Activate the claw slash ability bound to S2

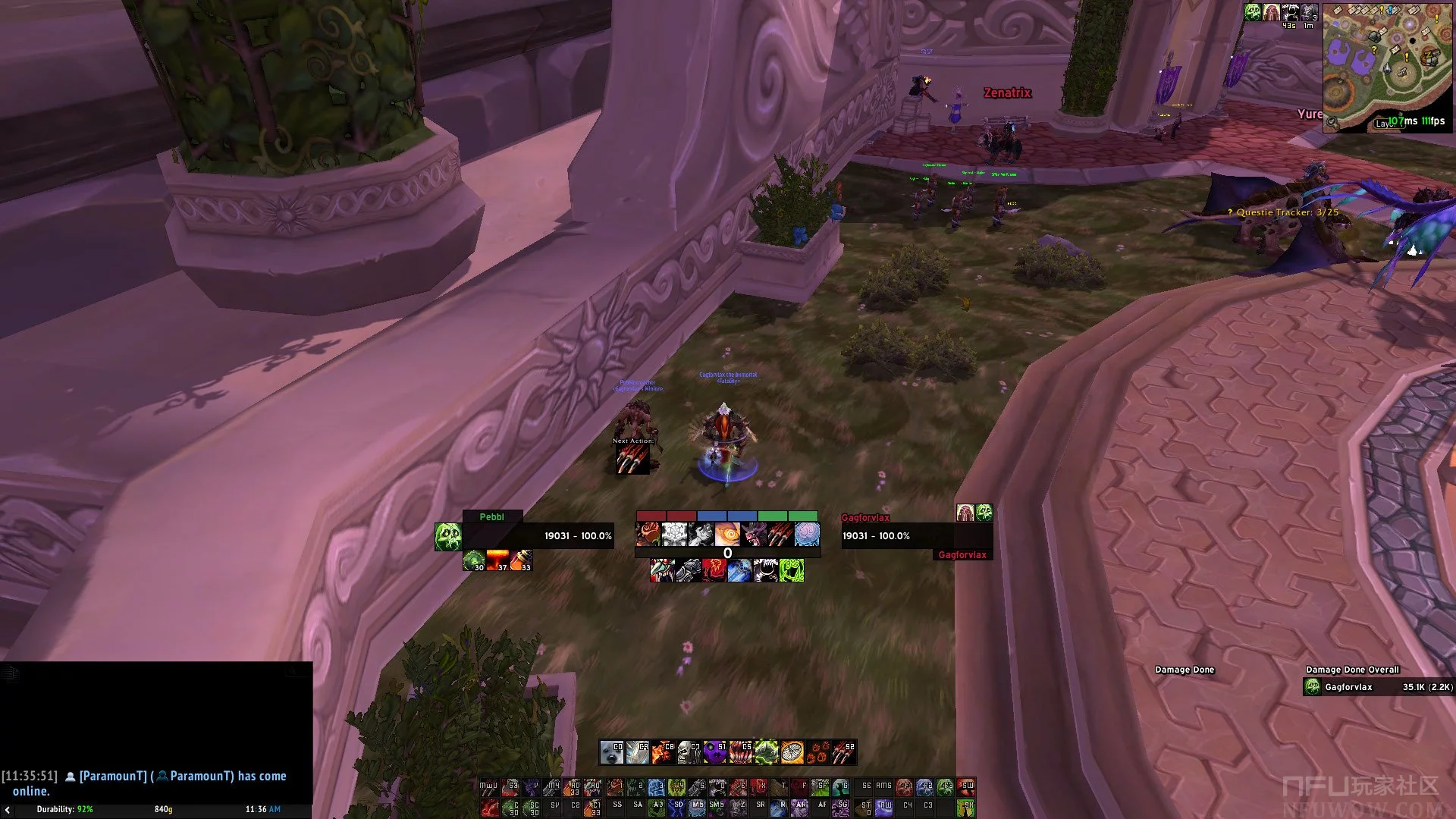844,752
